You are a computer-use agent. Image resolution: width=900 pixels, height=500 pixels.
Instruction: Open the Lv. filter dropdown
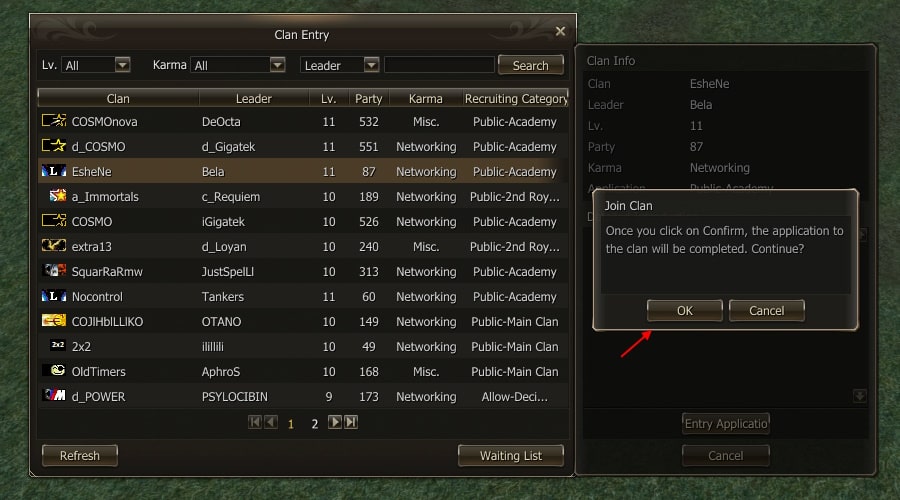(x=122, y=65)
